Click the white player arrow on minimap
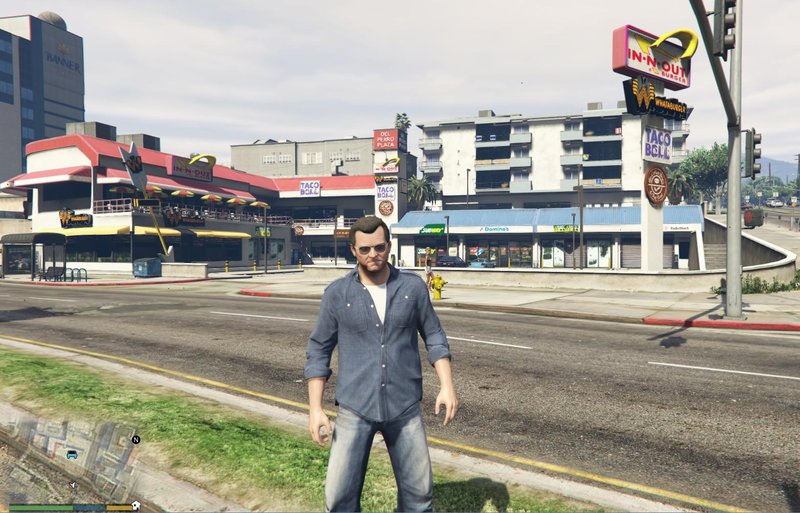Screen dimensions: 800x513 pyautogui.click(x=73, y=485)
